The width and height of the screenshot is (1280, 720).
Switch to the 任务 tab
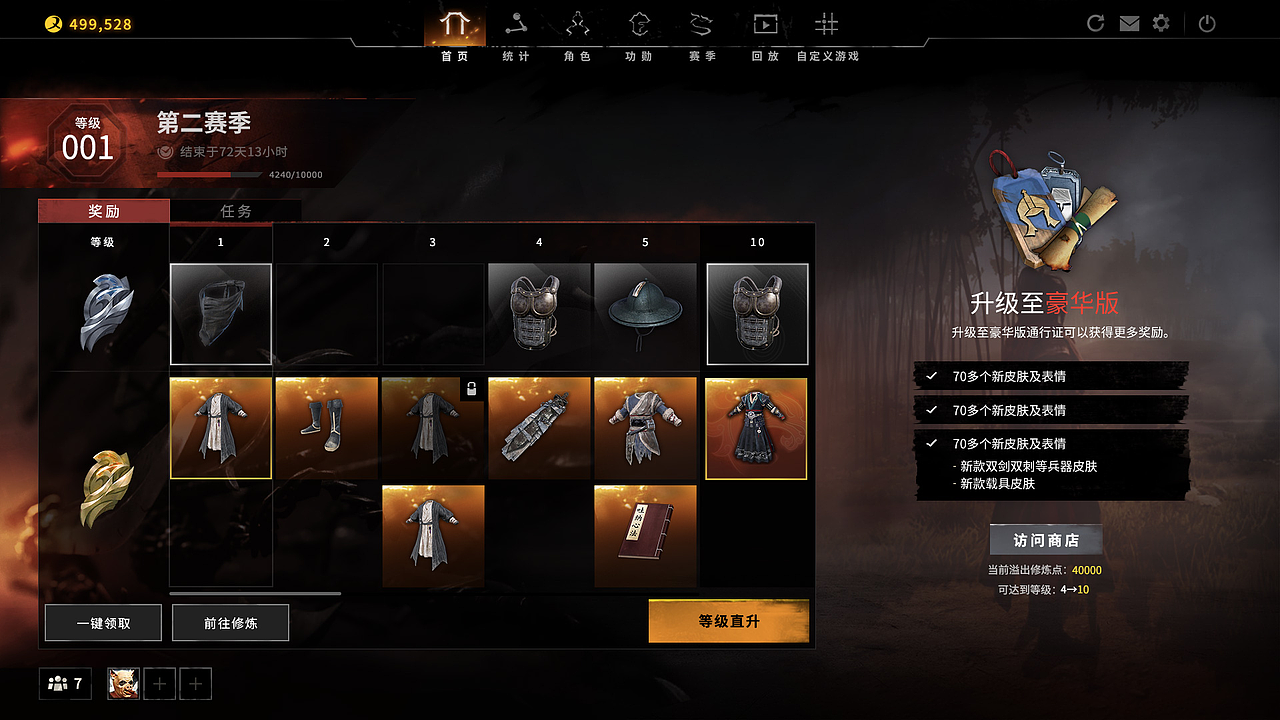[x=236, y=211]
